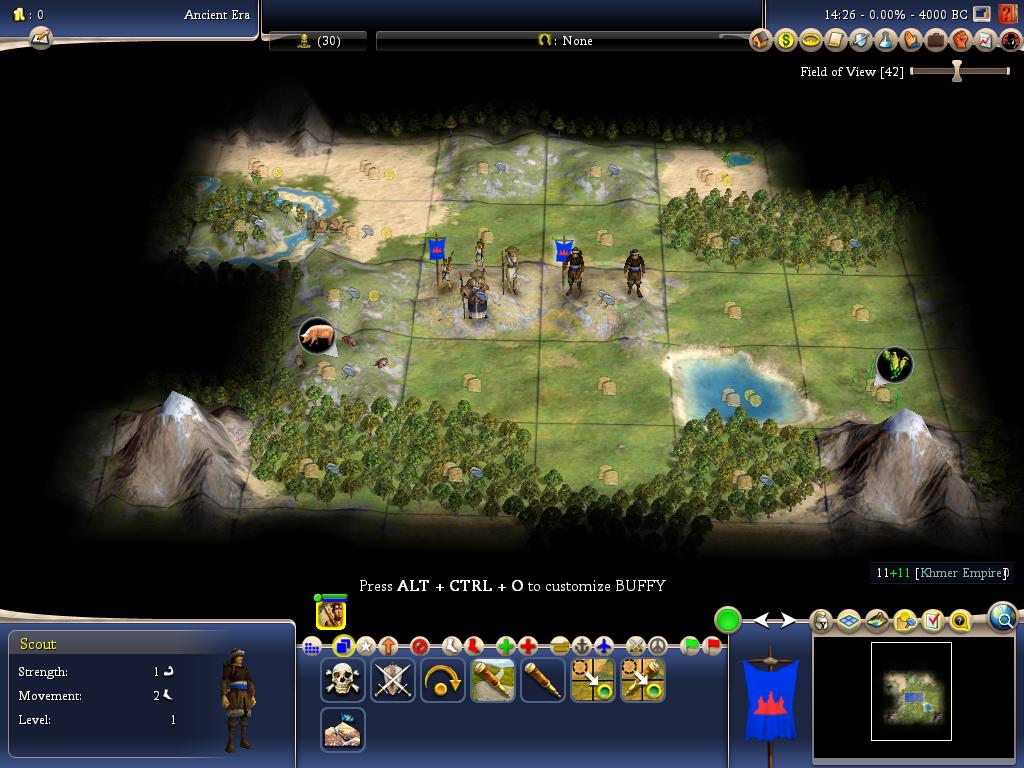This screenshot has width=1024, height=768.
Task: Open the event log notepad button
Action: pyautogui.click(x=40, y=38)
